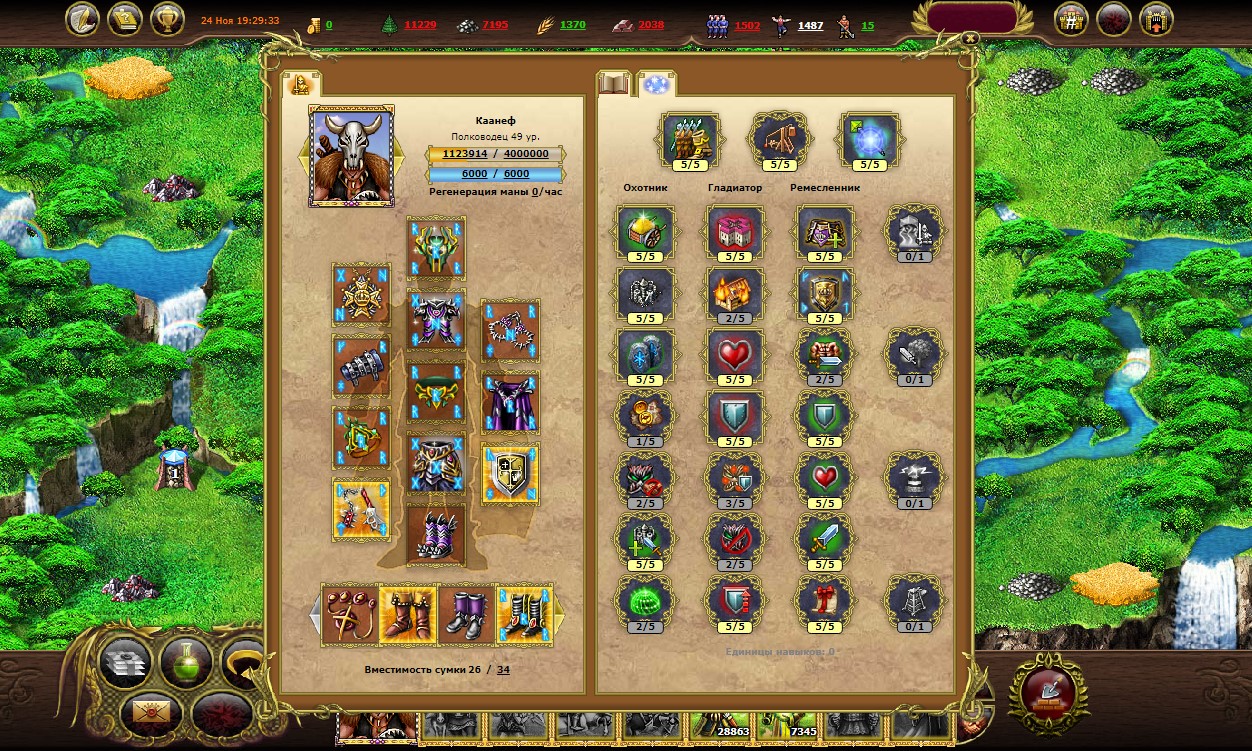Choose the golden cross shield slot
Viewport: 1252px width, 751px height.
click(x=510, y=473)
